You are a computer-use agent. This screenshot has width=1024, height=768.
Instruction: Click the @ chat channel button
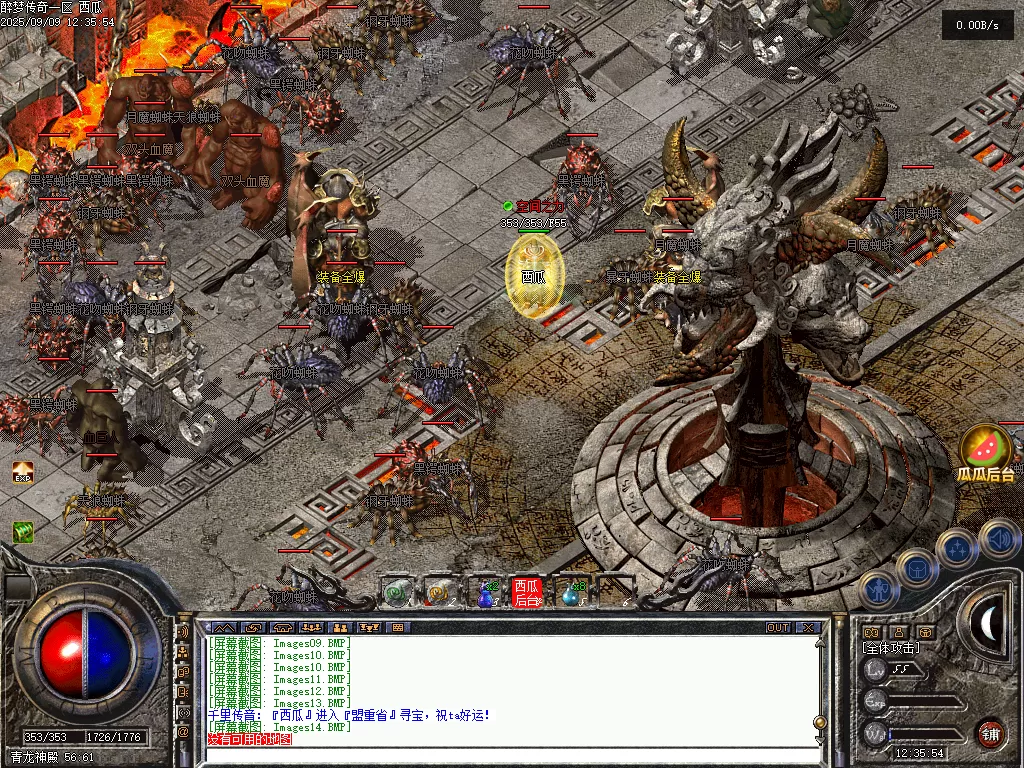(184, 731)
